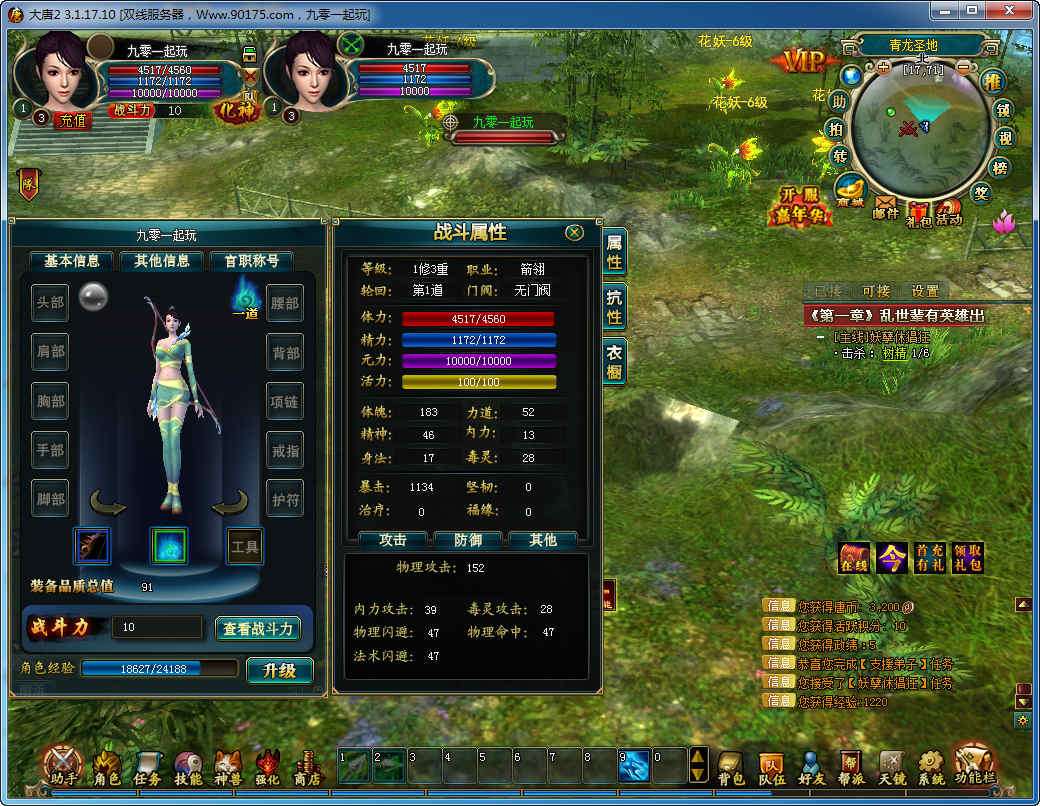Image resolution: width=1040 pixels, height=806 pixels.
Task: Switch to the 其他 stats tab
Action: point(543,540)
